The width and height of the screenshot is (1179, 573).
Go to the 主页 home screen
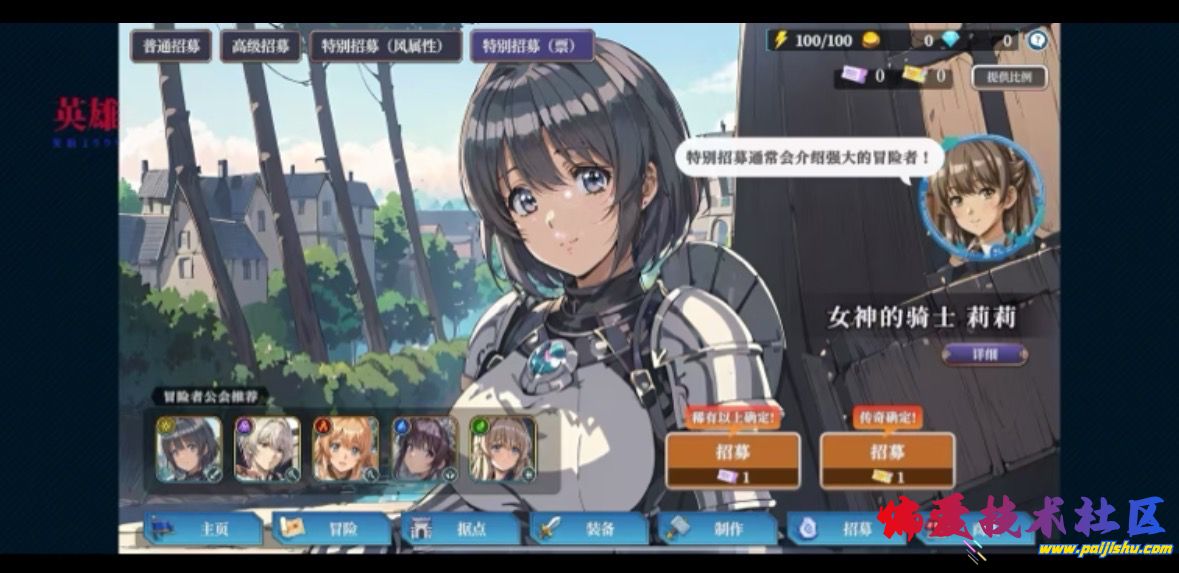click(205, 529)
